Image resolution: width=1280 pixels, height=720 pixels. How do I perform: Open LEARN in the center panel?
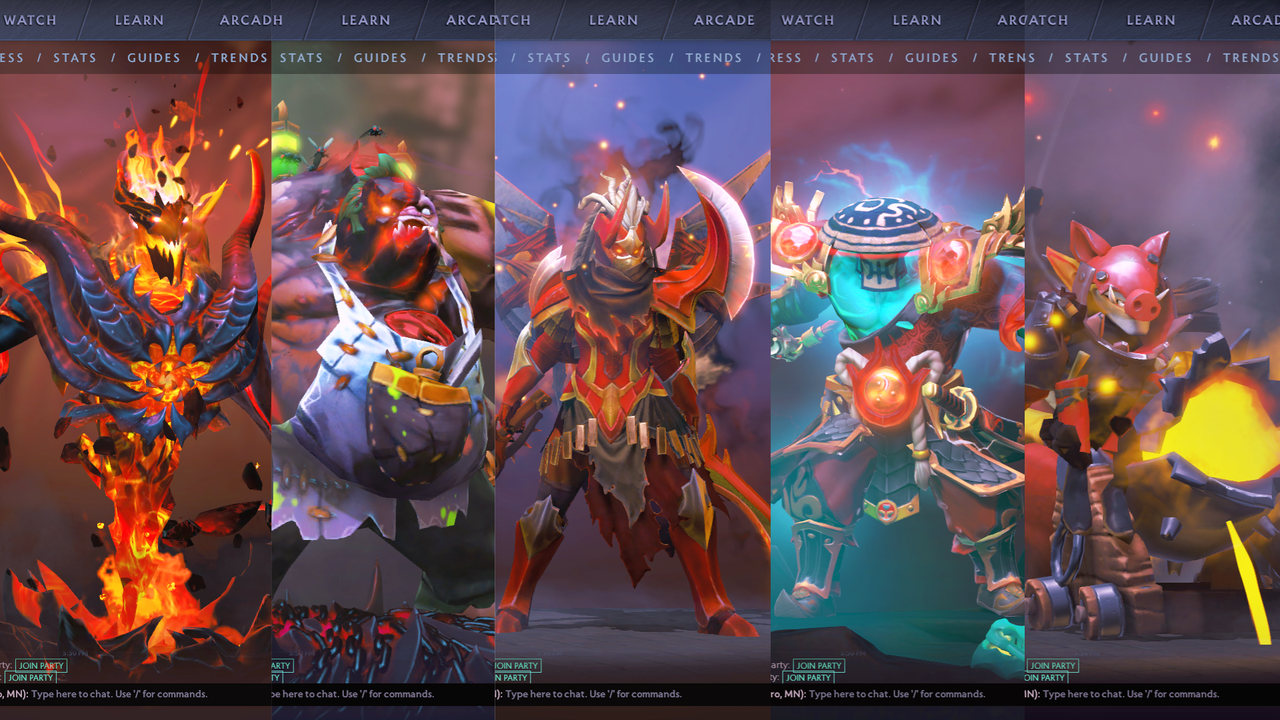pyautogui.click(x=613, y=19)
